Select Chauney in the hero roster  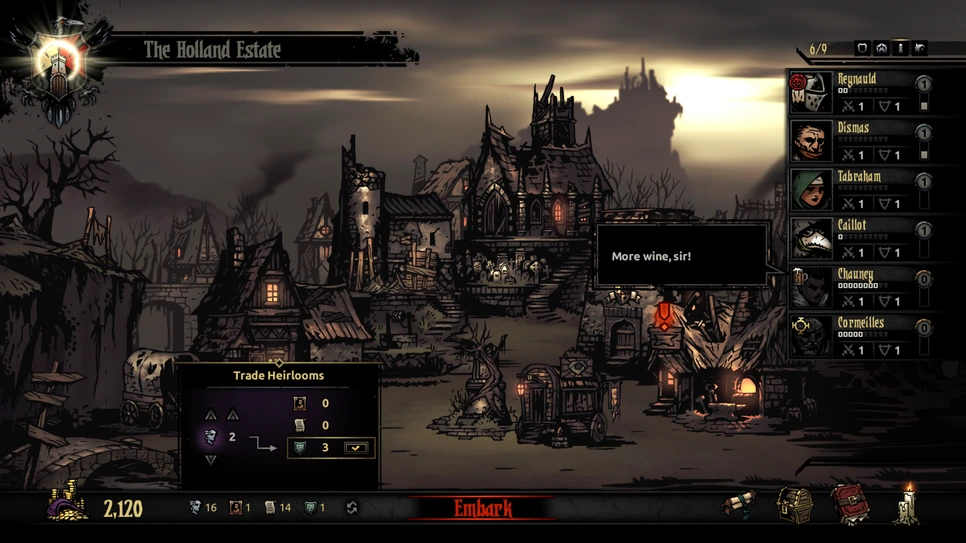858,288
